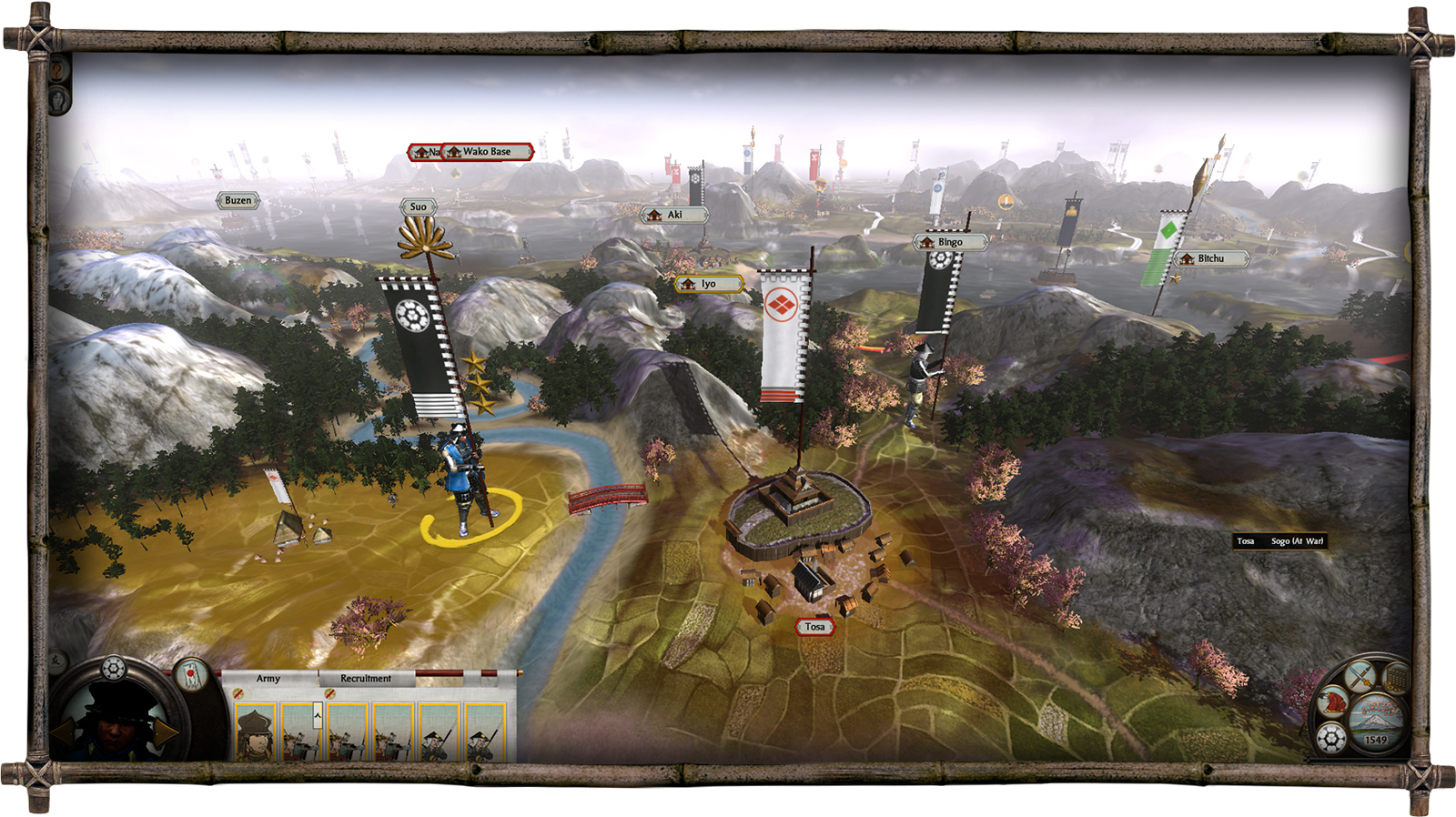Open diplomacy with the bowing figure icon
This screenshot has width=1456, height=817.
(1332, 701)
